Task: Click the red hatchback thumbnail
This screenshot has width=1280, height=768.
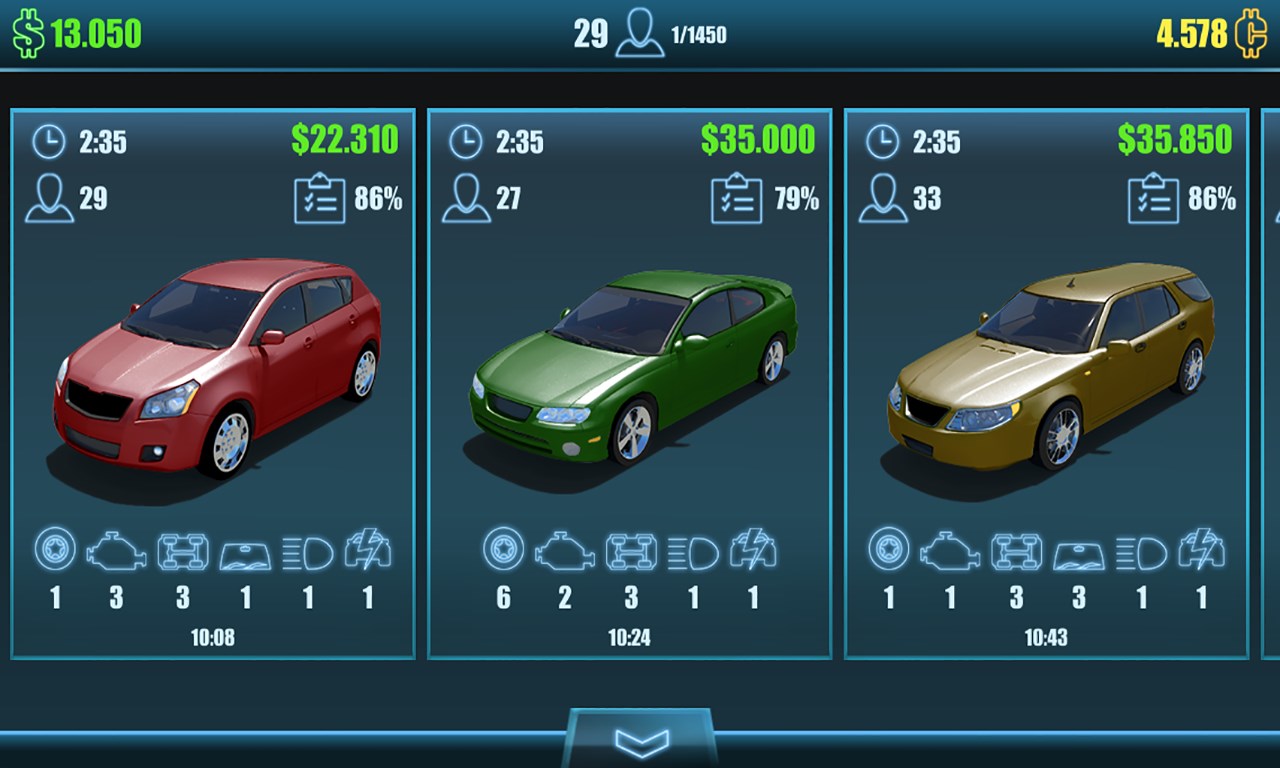Action: 214,370
